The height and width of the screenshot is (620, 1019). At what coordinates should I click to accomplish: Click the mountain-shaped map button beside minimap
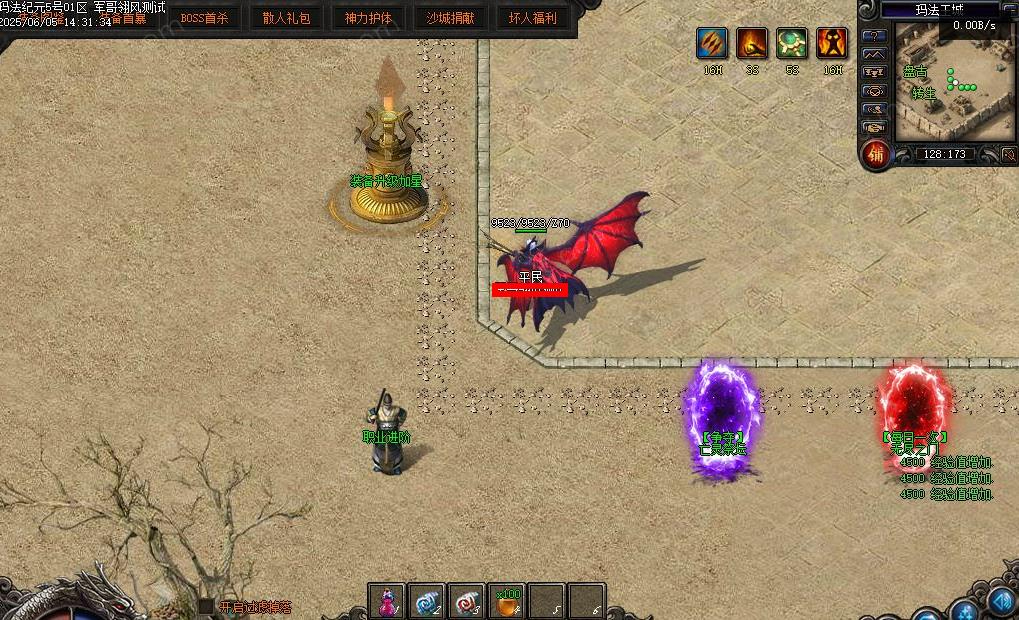[875, 54]
